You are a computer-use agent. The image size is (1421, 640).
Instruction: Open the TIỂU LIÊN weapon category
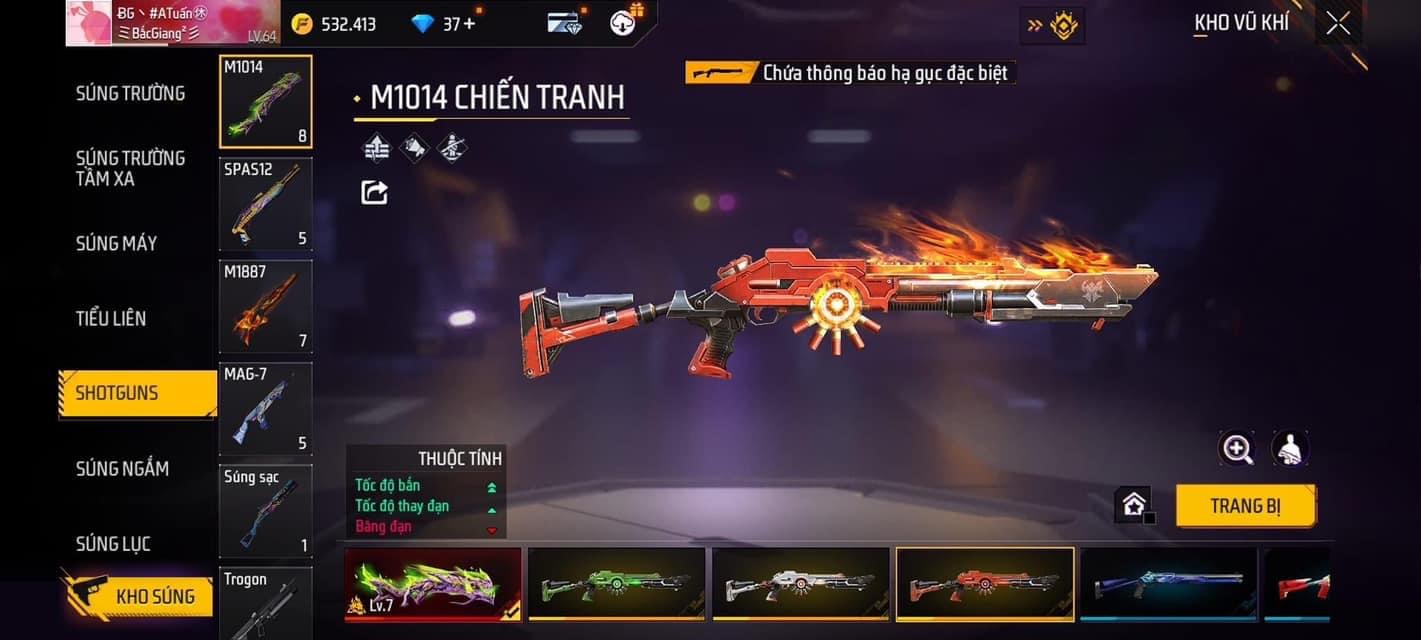pos(111,318)
